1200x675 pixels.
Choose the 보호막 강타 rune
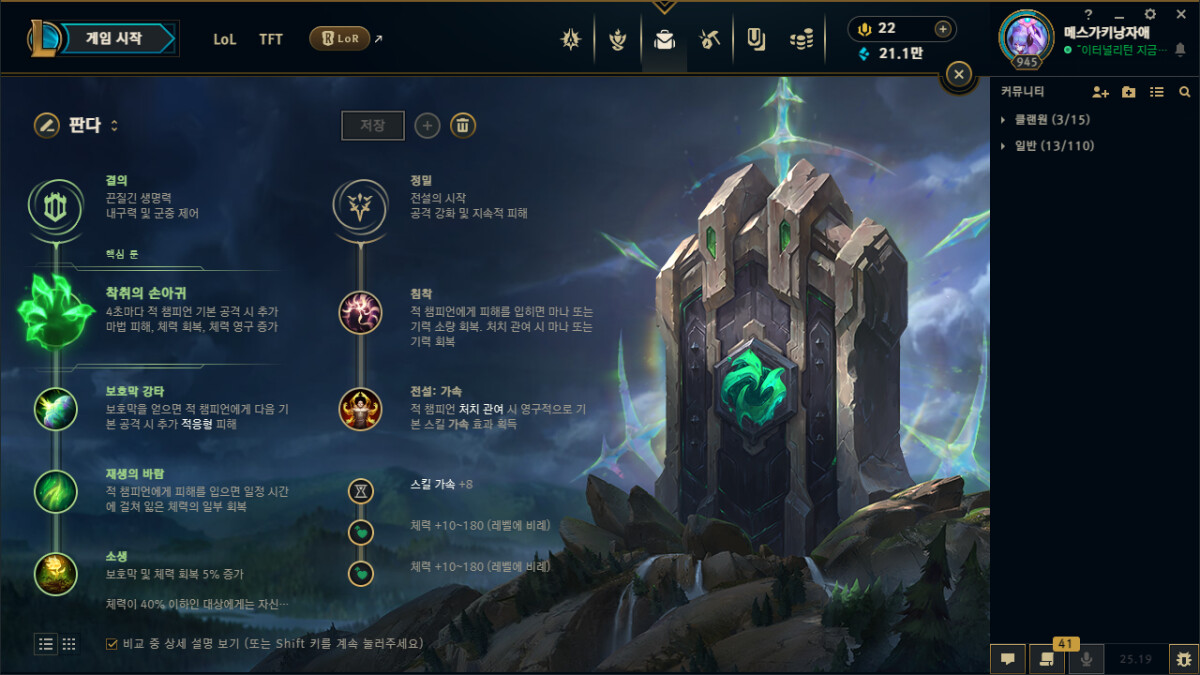point(55,408)
